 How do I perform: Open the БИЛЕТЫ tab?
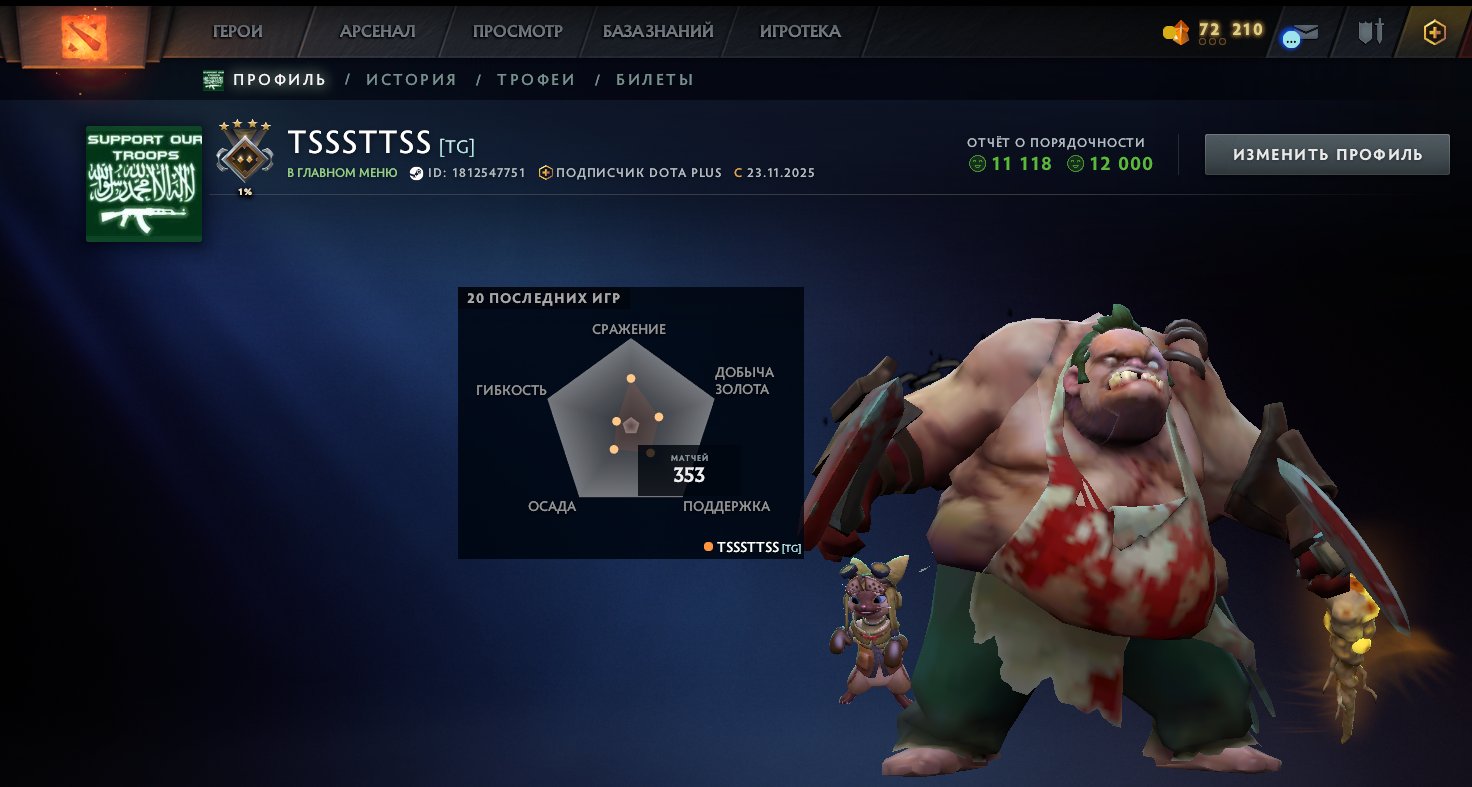[655, 79]
